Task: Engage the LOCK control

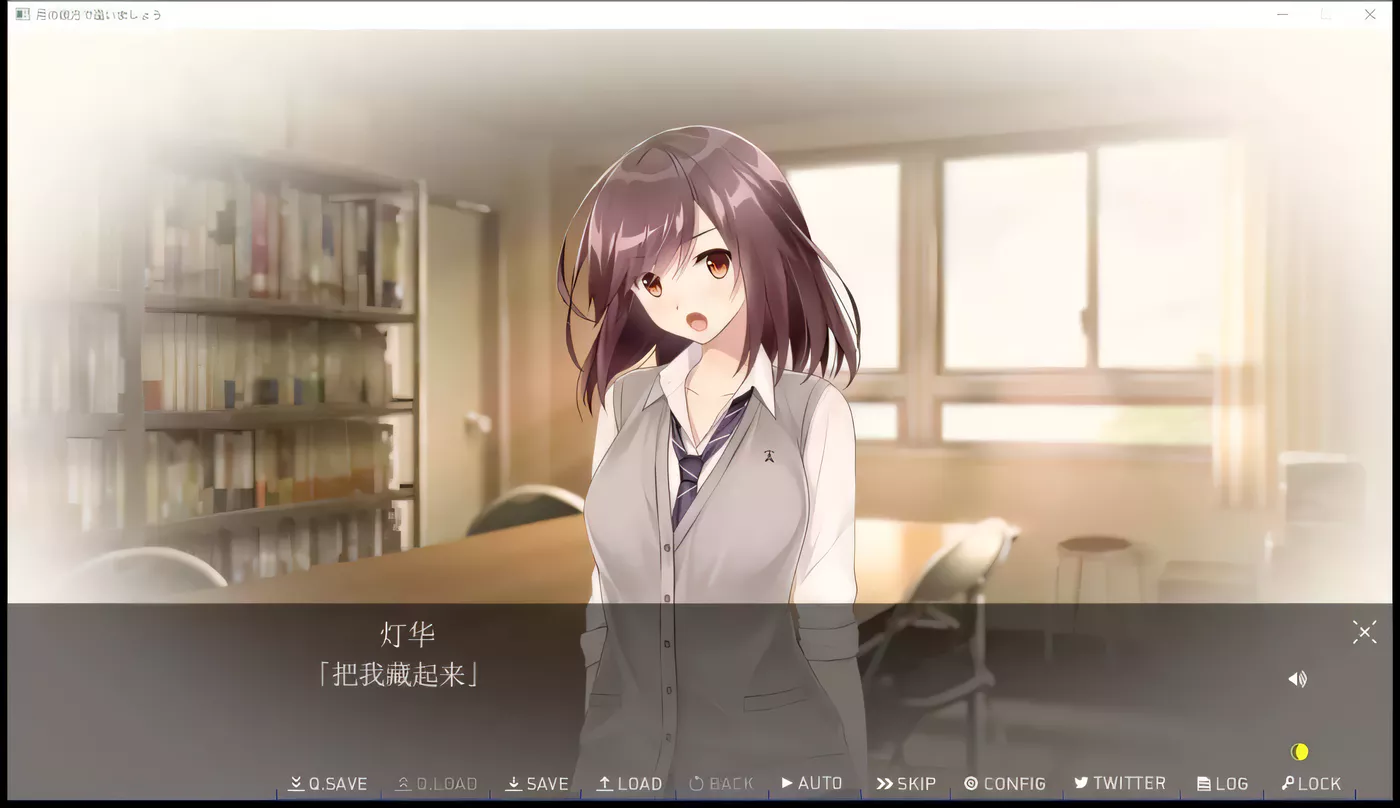Action: point(1311,783)
